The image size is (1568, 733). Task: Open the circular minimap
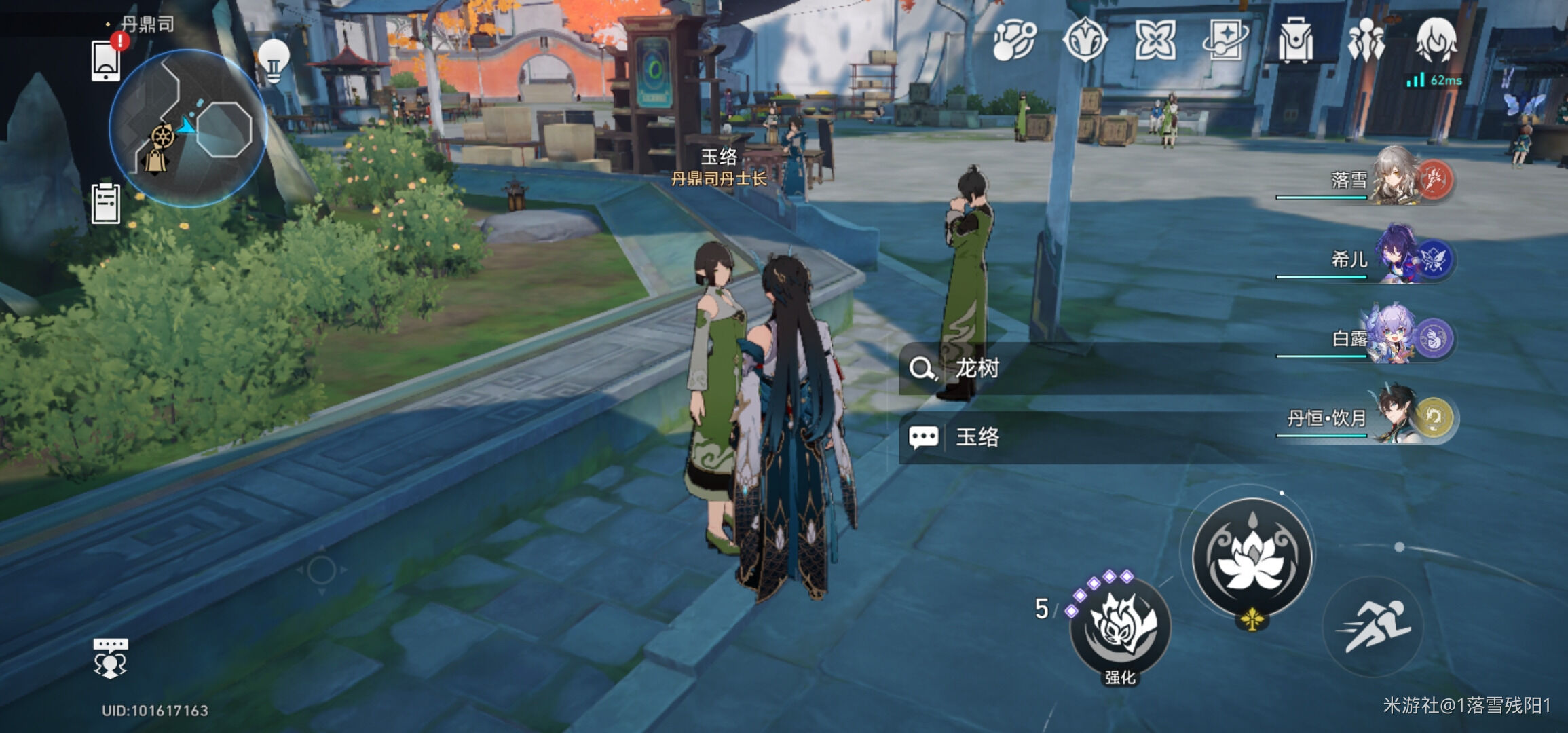click(x=188, y=128)
